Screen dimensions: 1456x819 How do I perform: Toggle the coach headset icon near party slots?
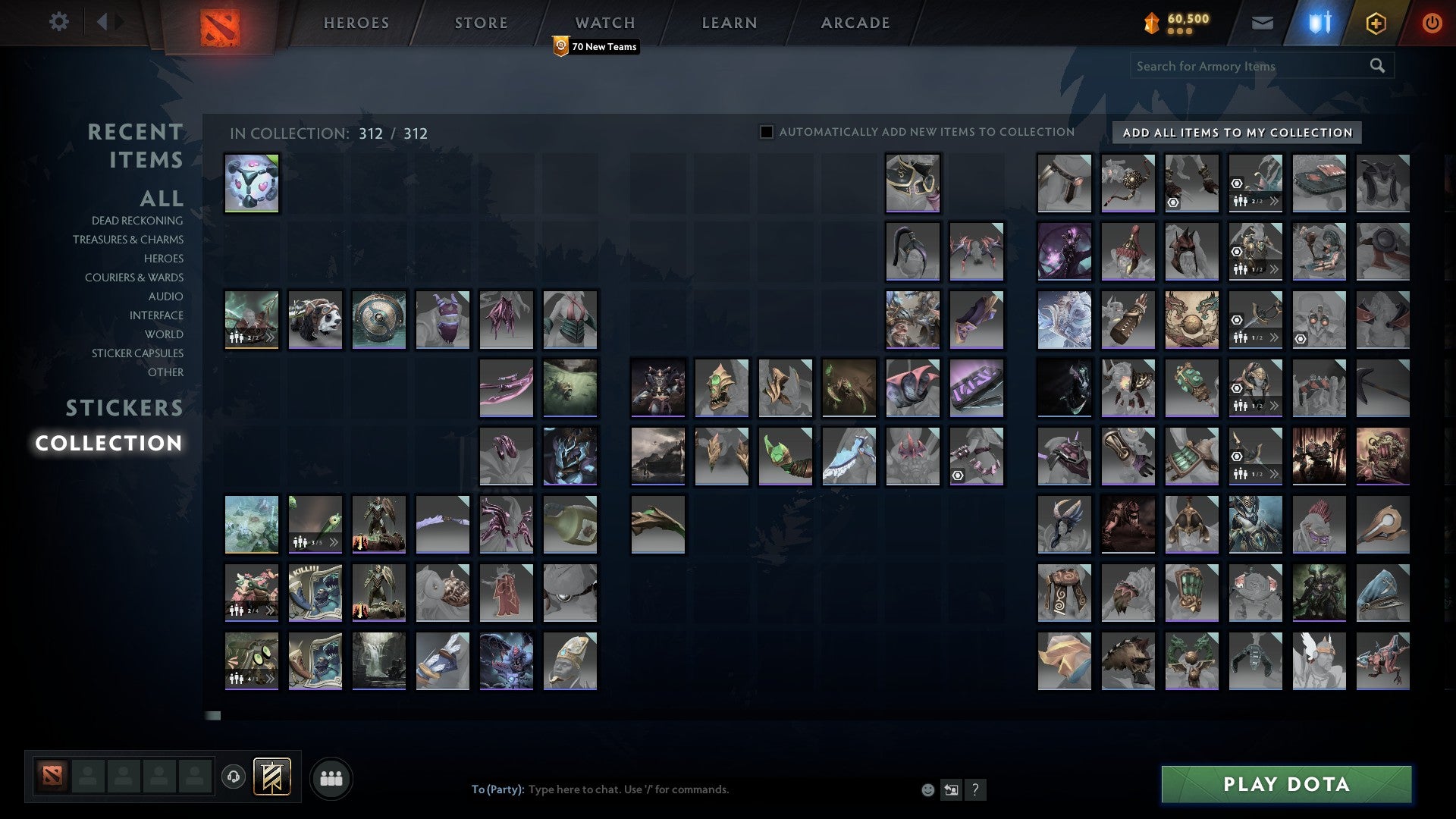tap(233, 776)
